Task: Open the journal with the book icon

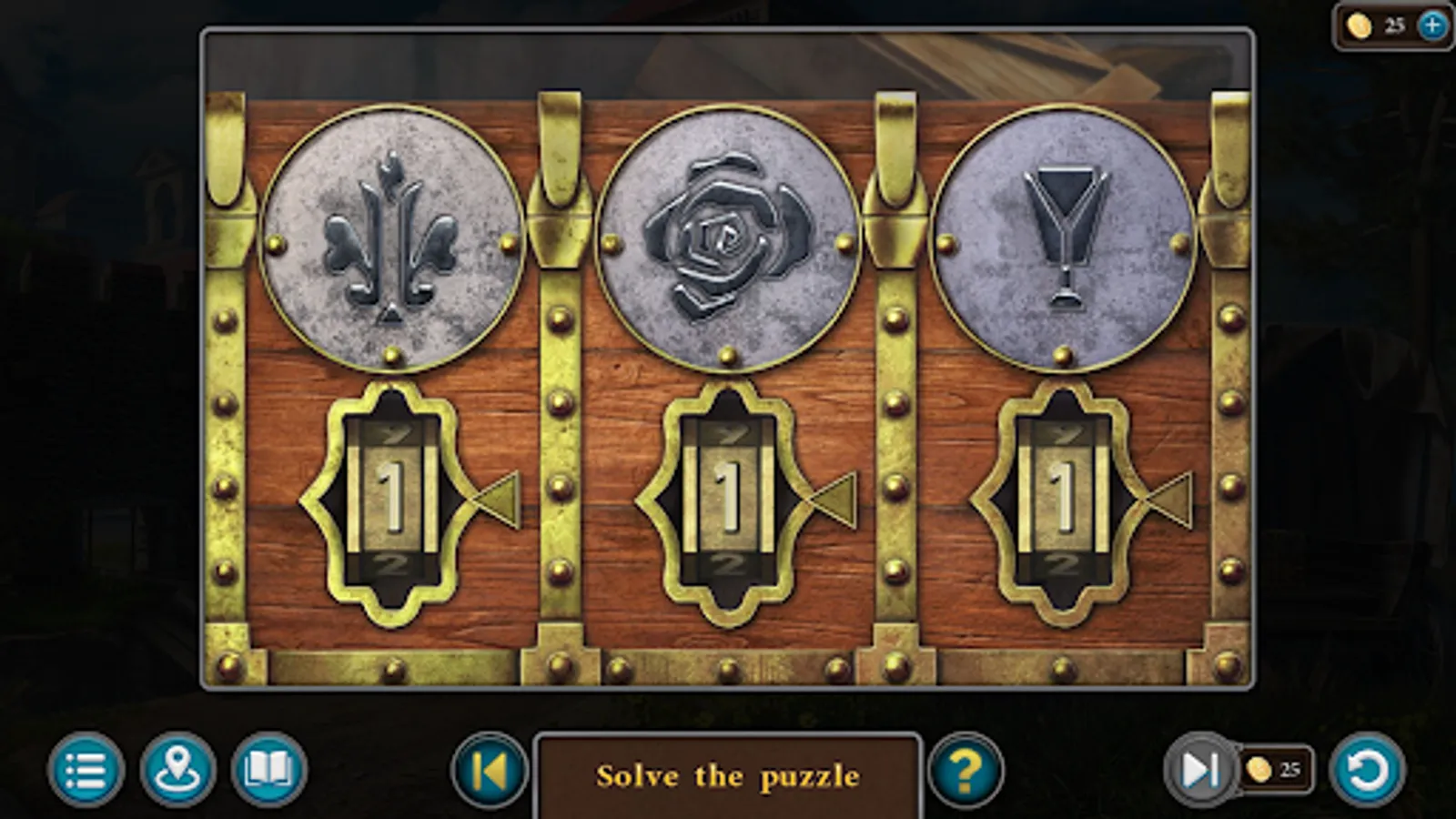Action: pos(268,773)
